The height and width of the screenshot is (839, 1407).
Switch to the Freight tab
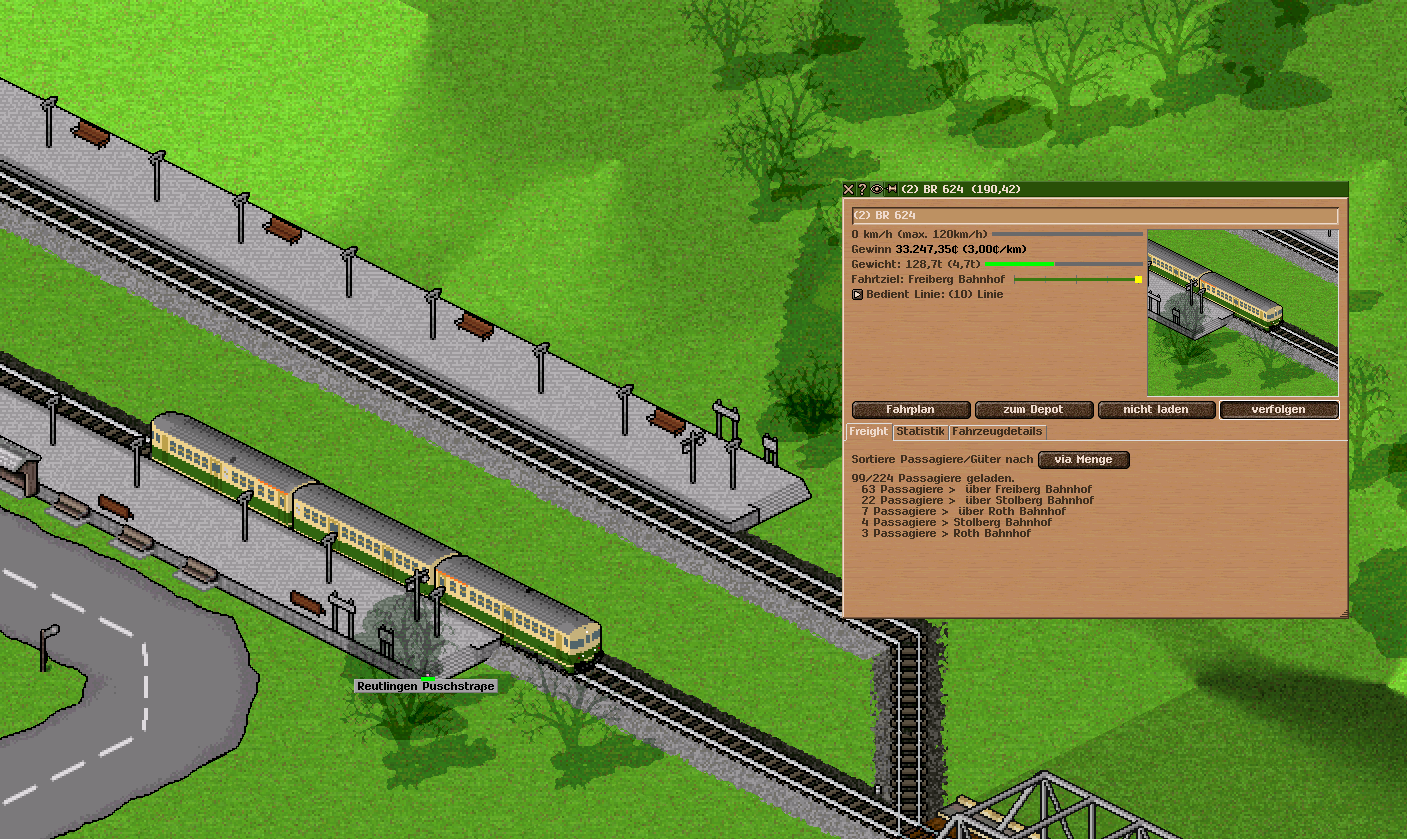[x=868, y=432]
